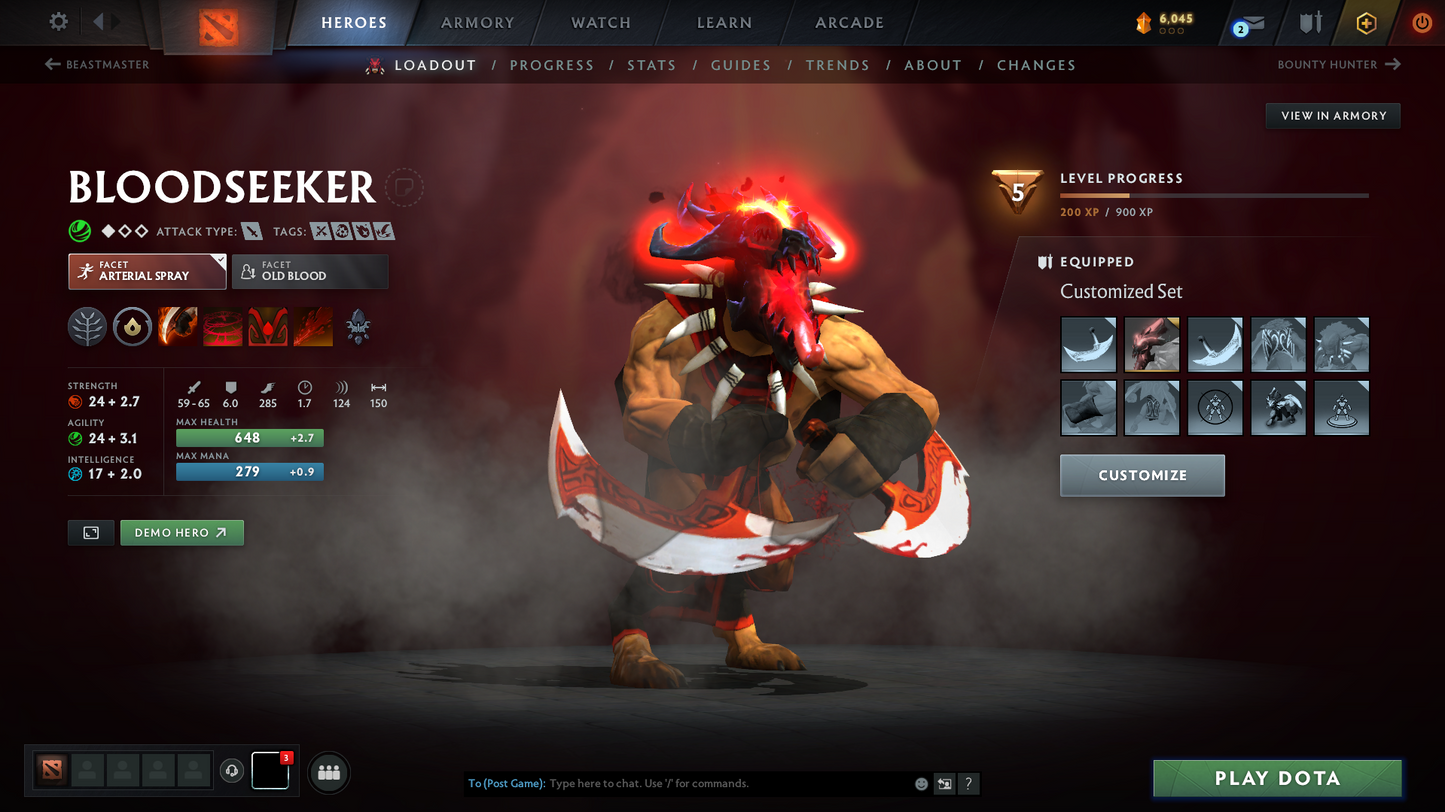Viewport: 1445px width, 812px height.
Task: Select the Old Blood facet
Action: click(310, 271)
